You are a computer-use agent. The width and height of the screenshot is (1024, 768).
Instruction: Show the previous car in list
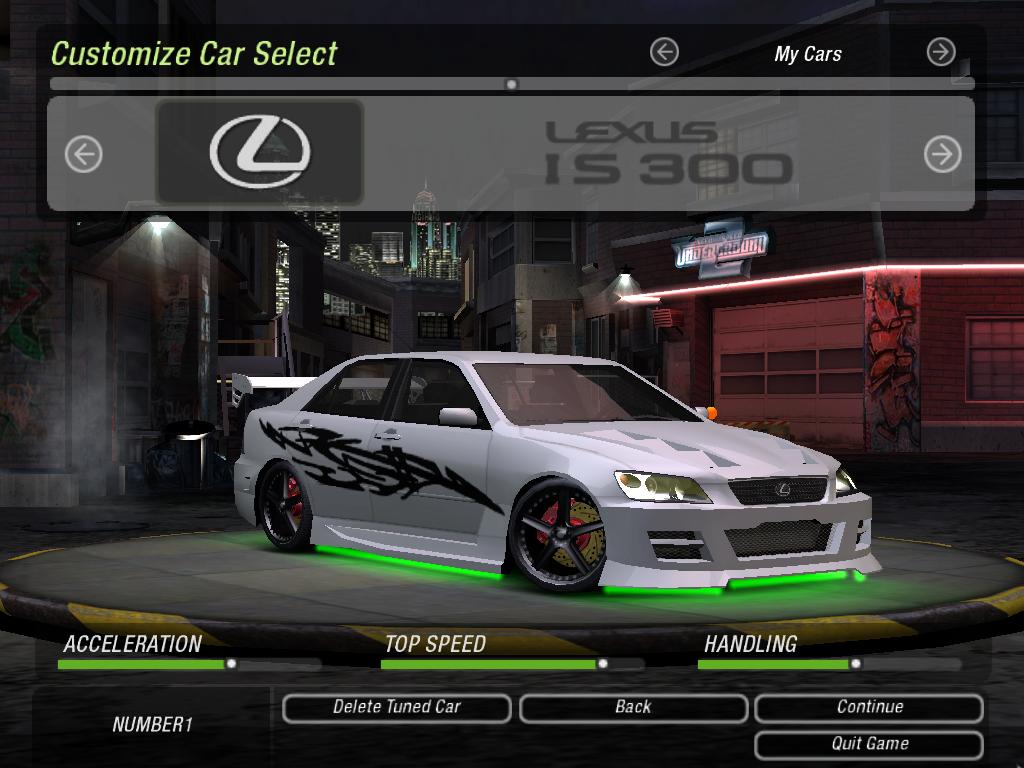(84, 154)
